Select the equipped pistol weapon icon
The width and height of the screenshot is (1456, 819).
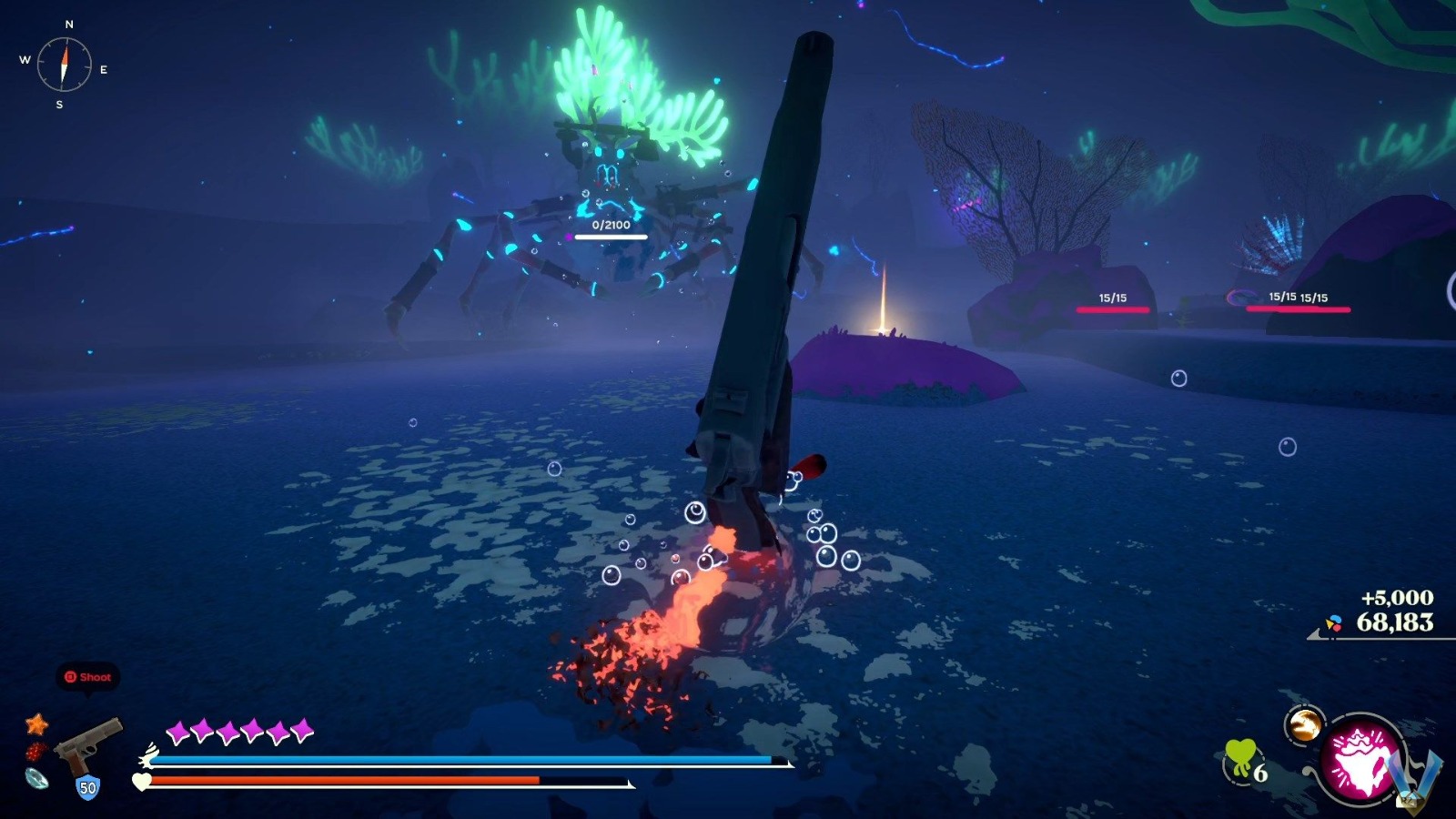(88, 744)
